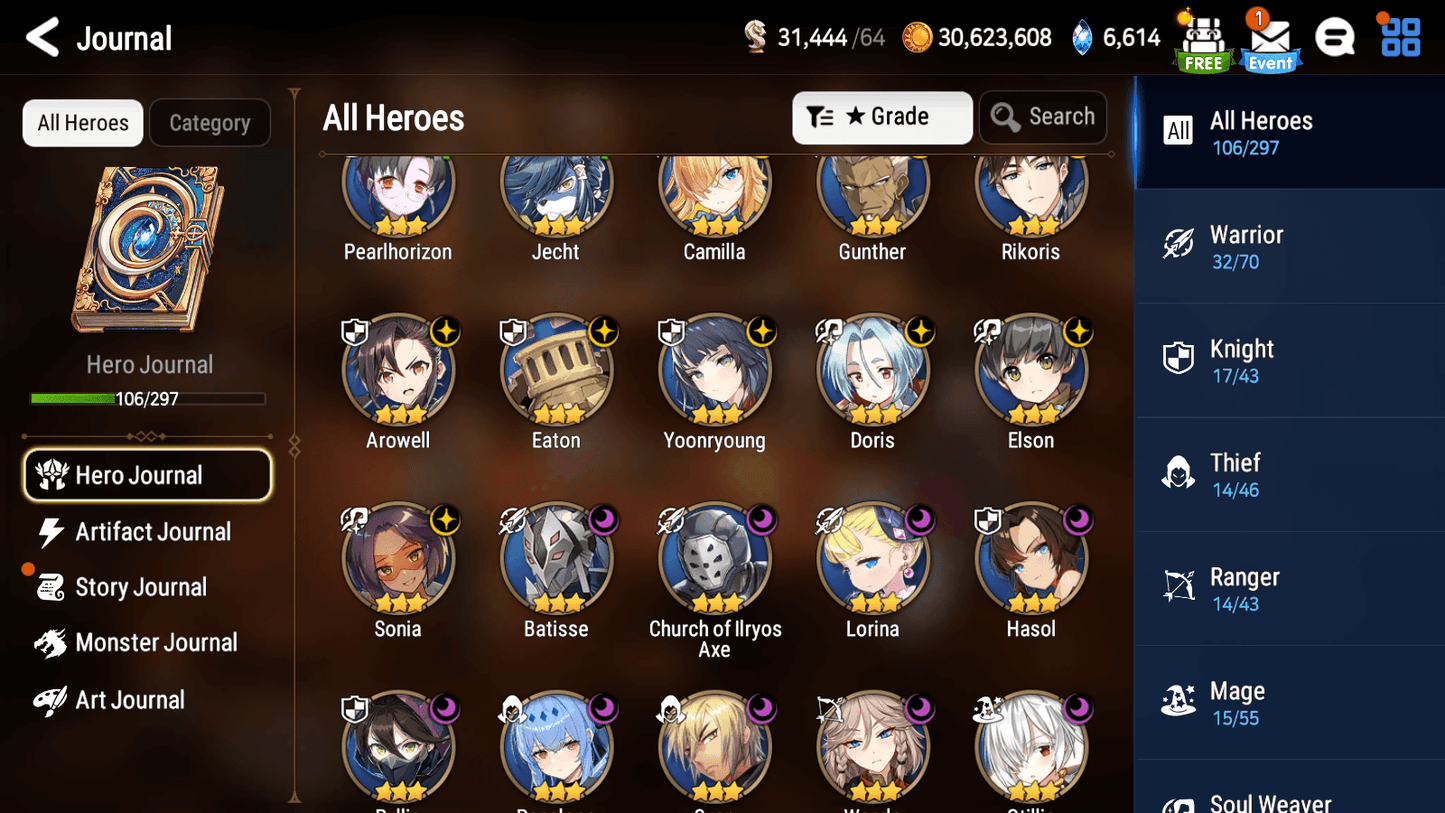The image size is (1445, 813).
Task: Switch to the Category view toggle
Action: [210, 122]
